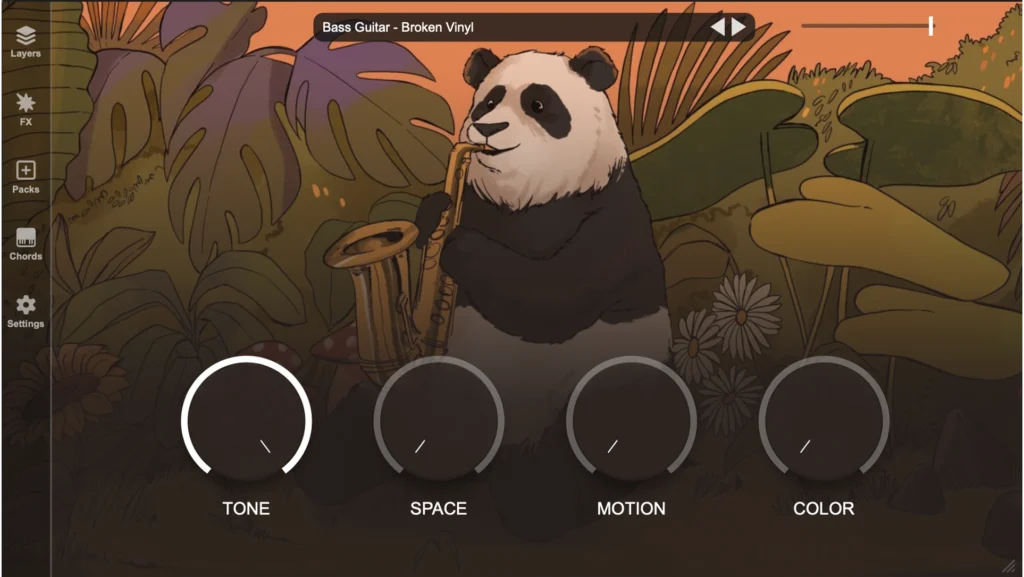Open the Packs browser
This screenshot has width=1024, height=577.
pyautogui.click(x=26, y=176)
